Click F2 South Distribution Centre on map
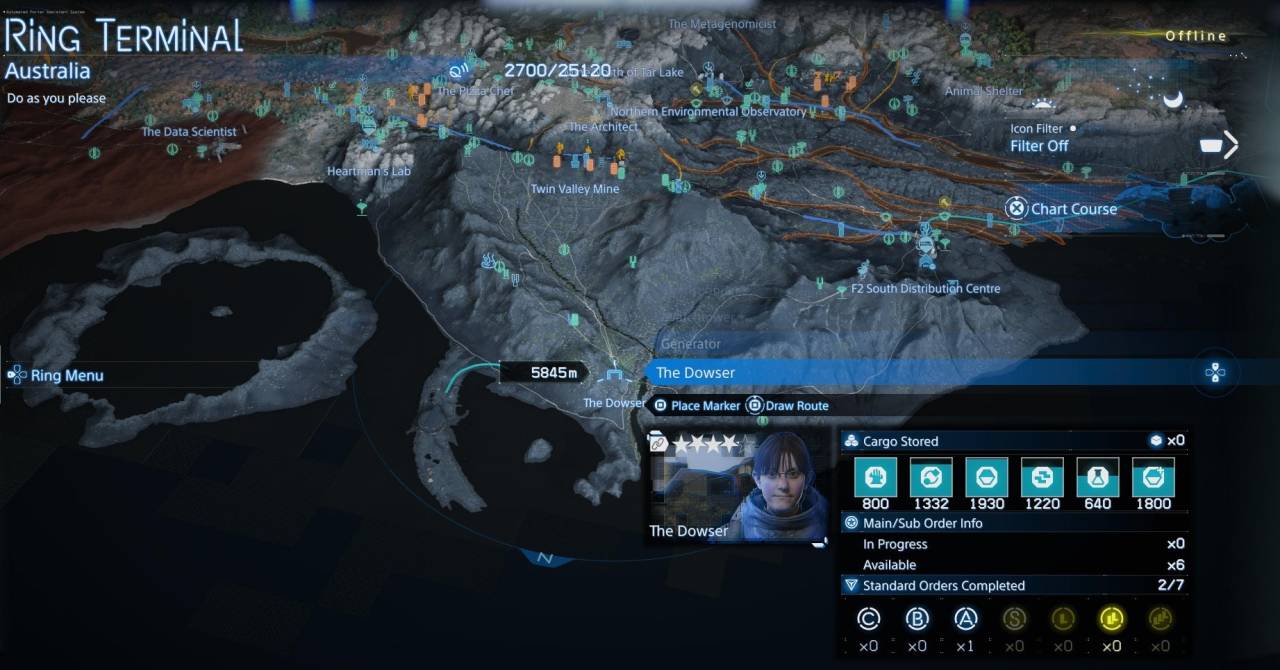The height and width of the screenshot is (670, 1280). [x=926, y=289]
